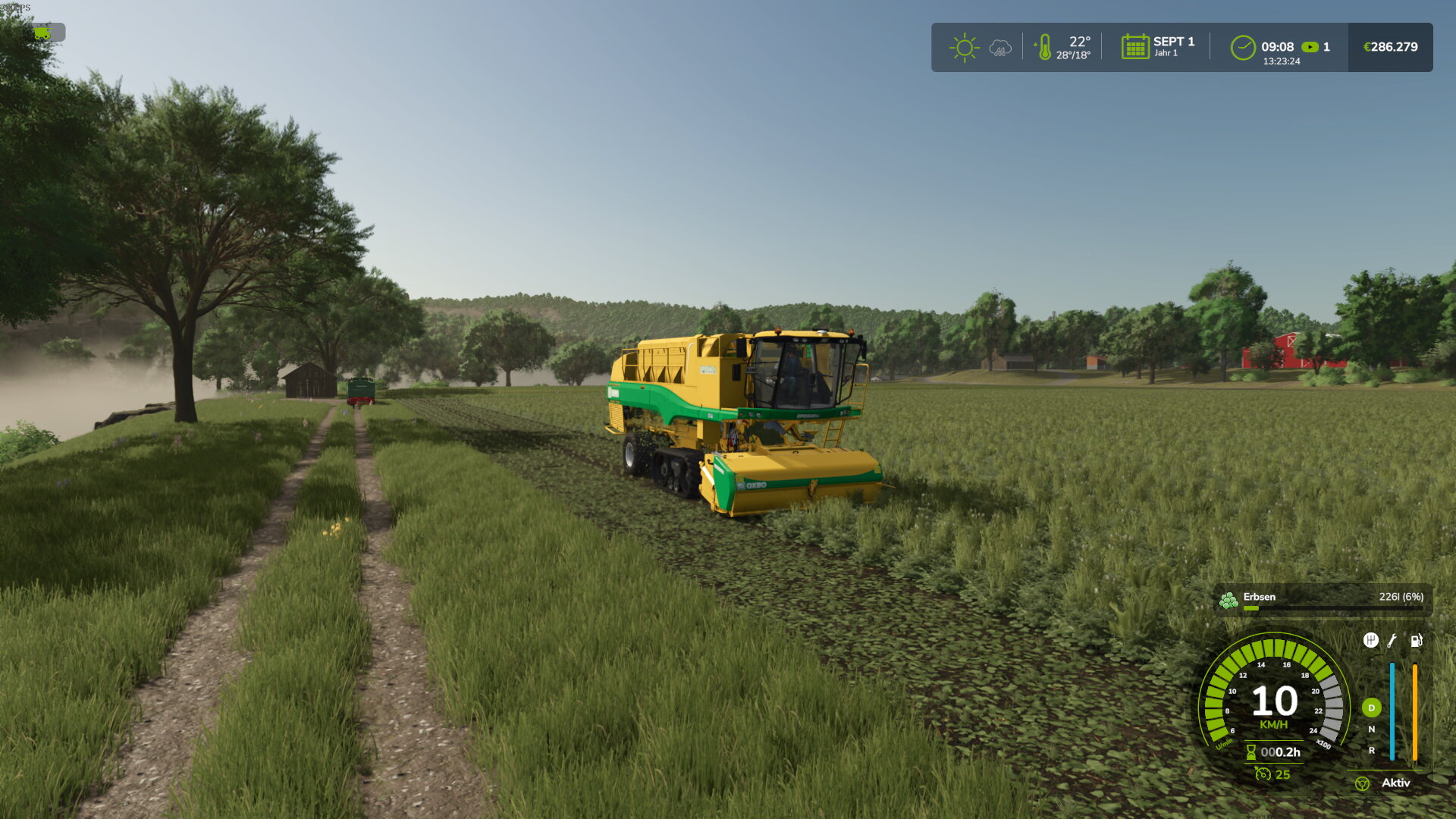This screenshot has width=1456, height=819.
Task: Select the Erbsen pea crop icon
Action: 1228,601
